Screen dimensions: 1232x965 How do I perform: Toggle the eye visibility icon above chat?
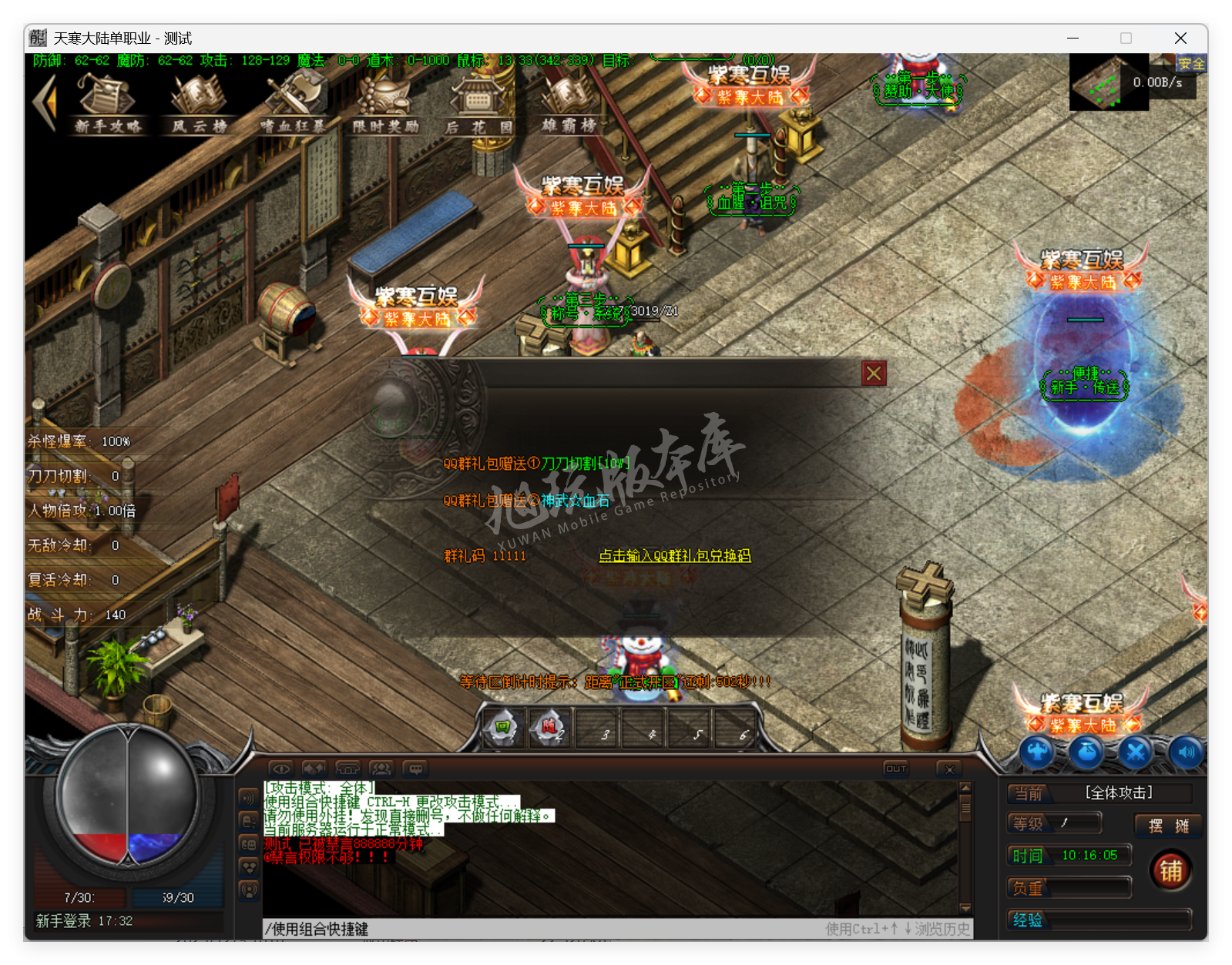[x=280, y=768]
